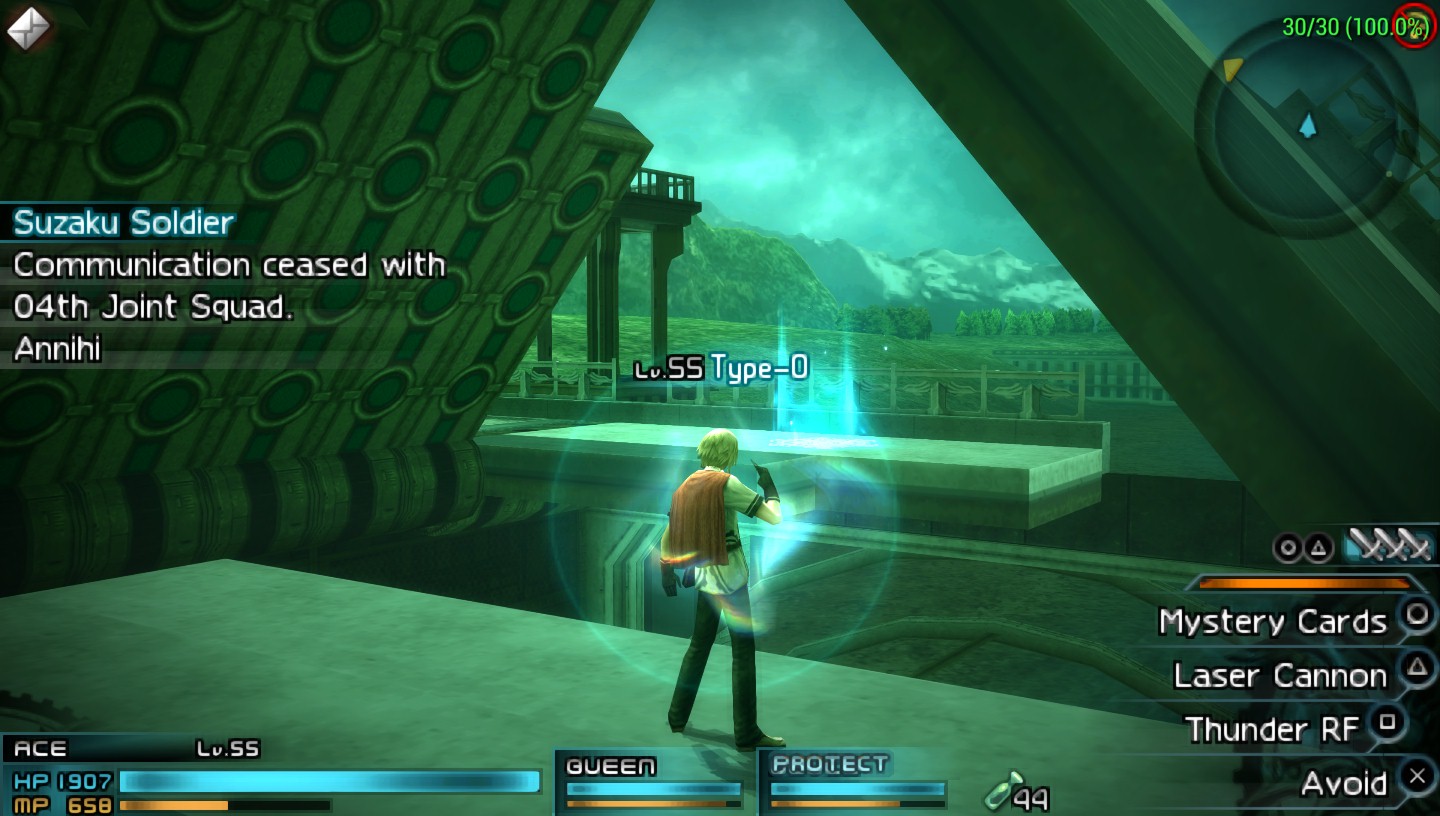Click the potion item counter icon
The width and height of the screenshot is (1440, 816).
[1004, 791]
